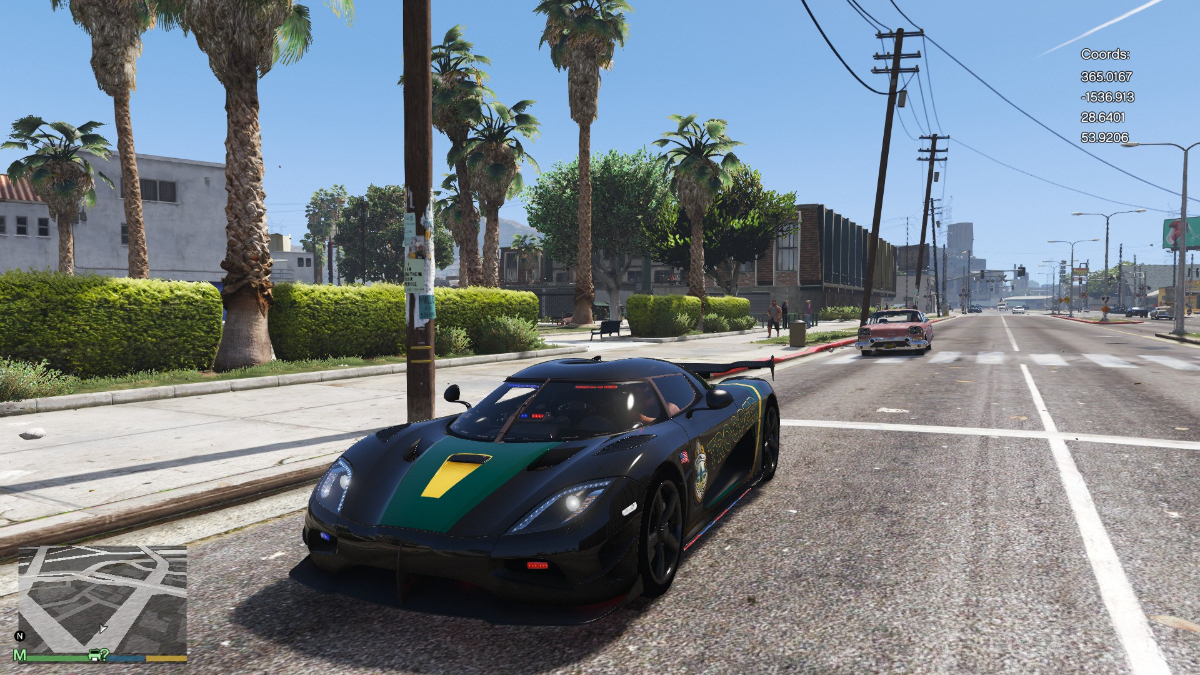Screen dimensions: 1200x675
Task: Click the white player arrow on minimap
Action: (x=102, y=629)
